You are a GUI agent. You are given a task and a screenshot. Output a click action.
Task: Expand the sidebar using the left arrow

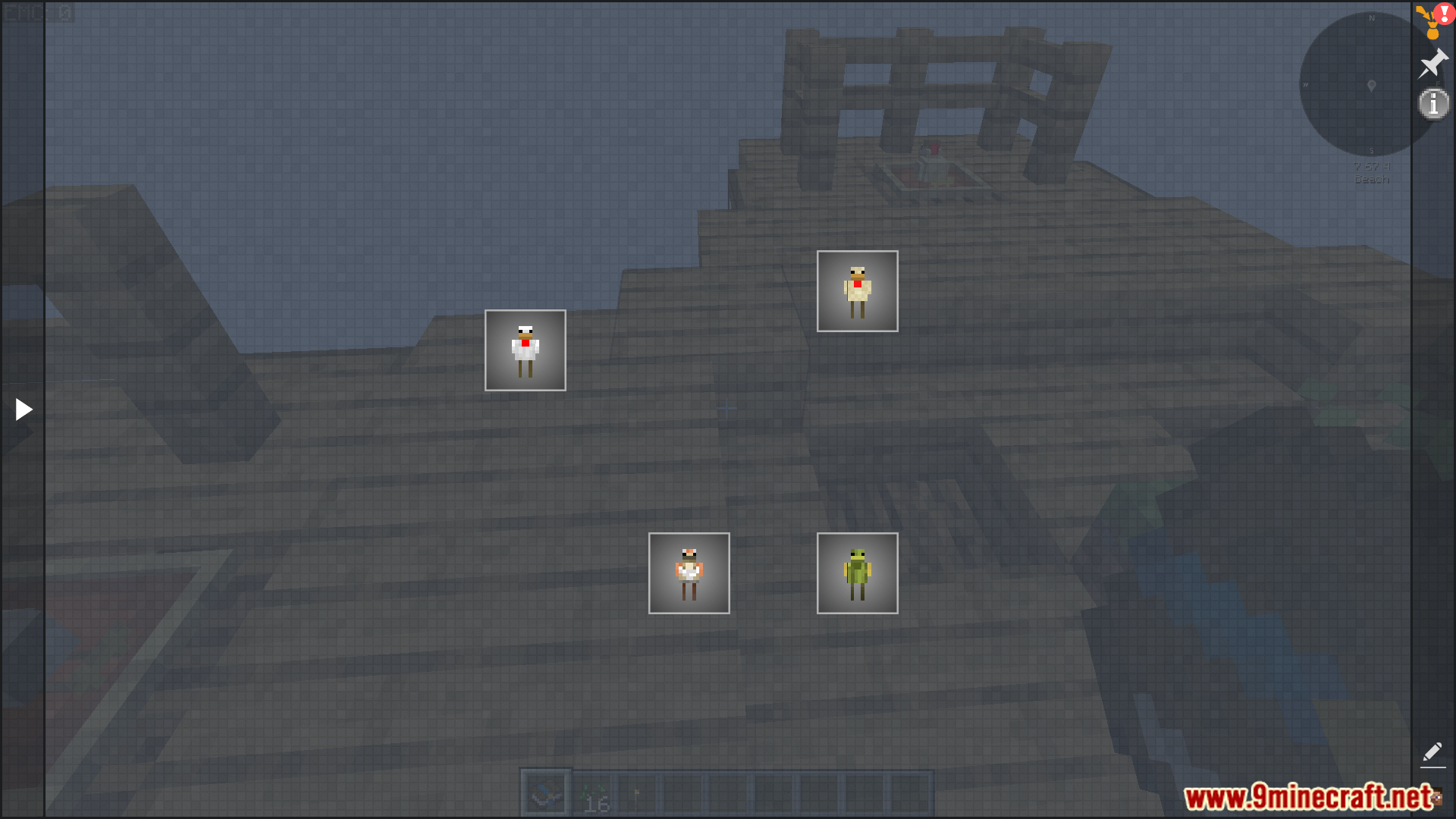click(x=22, y=409)
